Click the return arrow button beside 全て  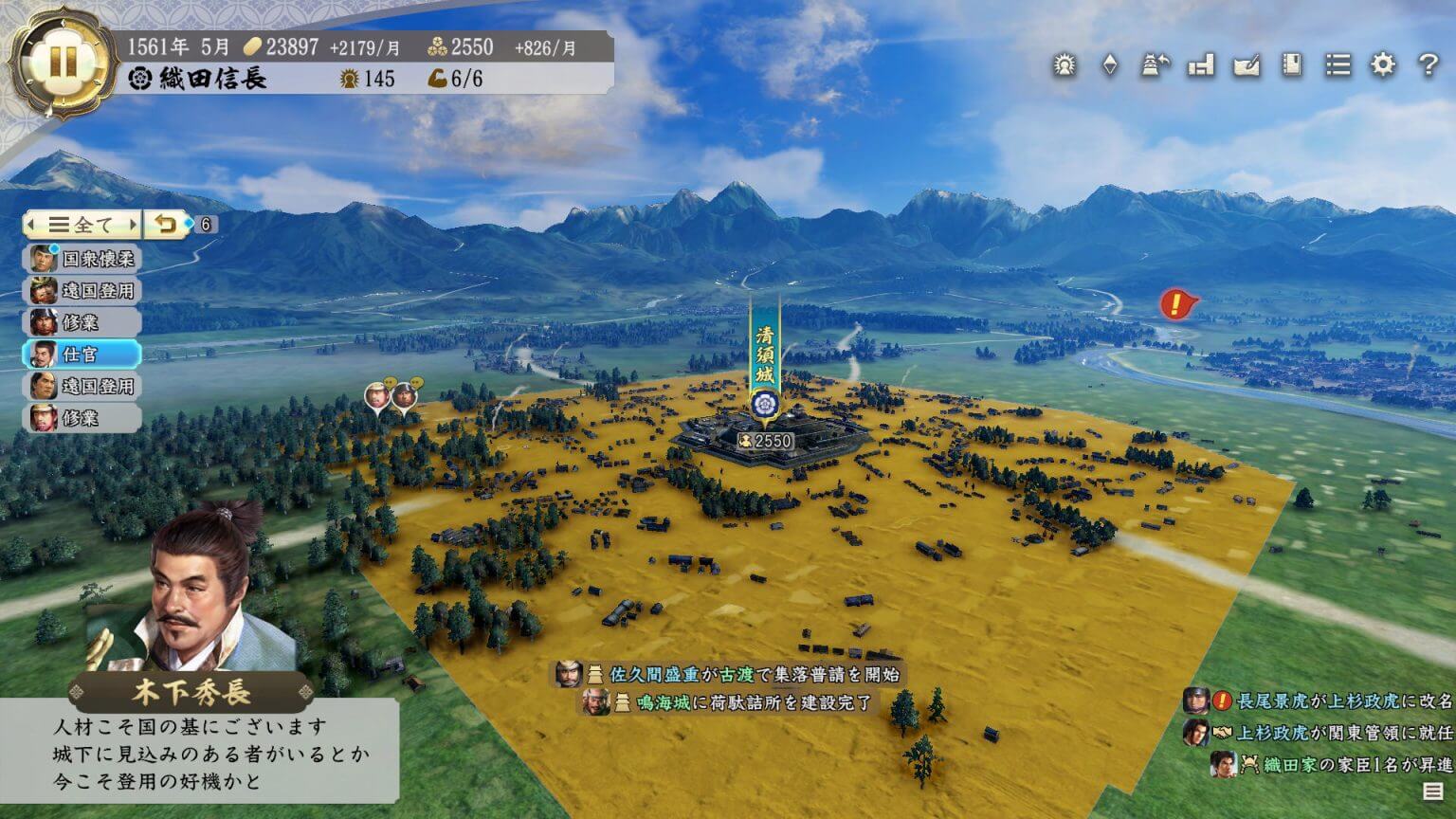tap(166, 225)
